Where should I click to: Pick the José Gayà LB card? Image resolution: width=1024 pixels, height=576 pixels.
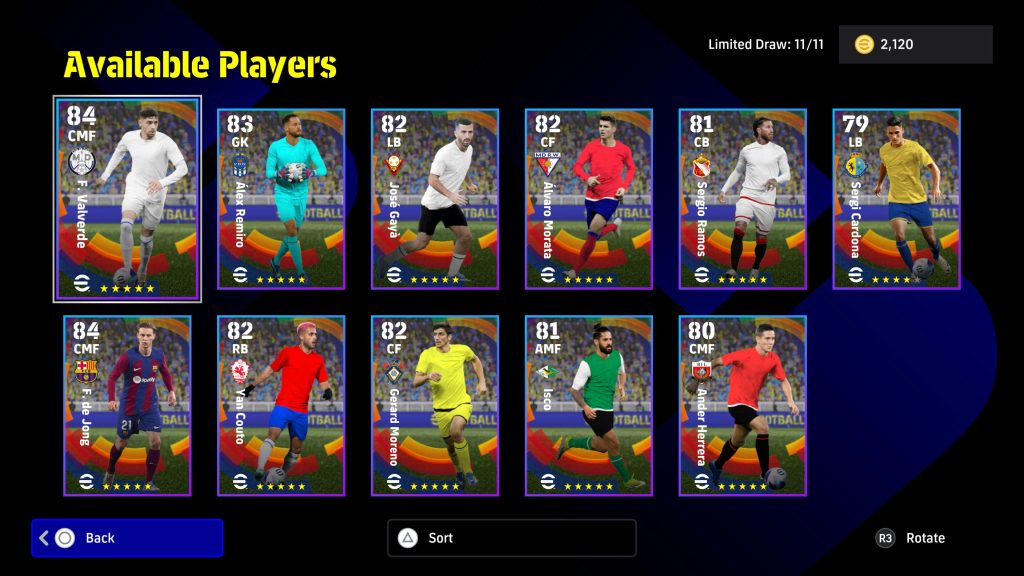click(435, 198)
